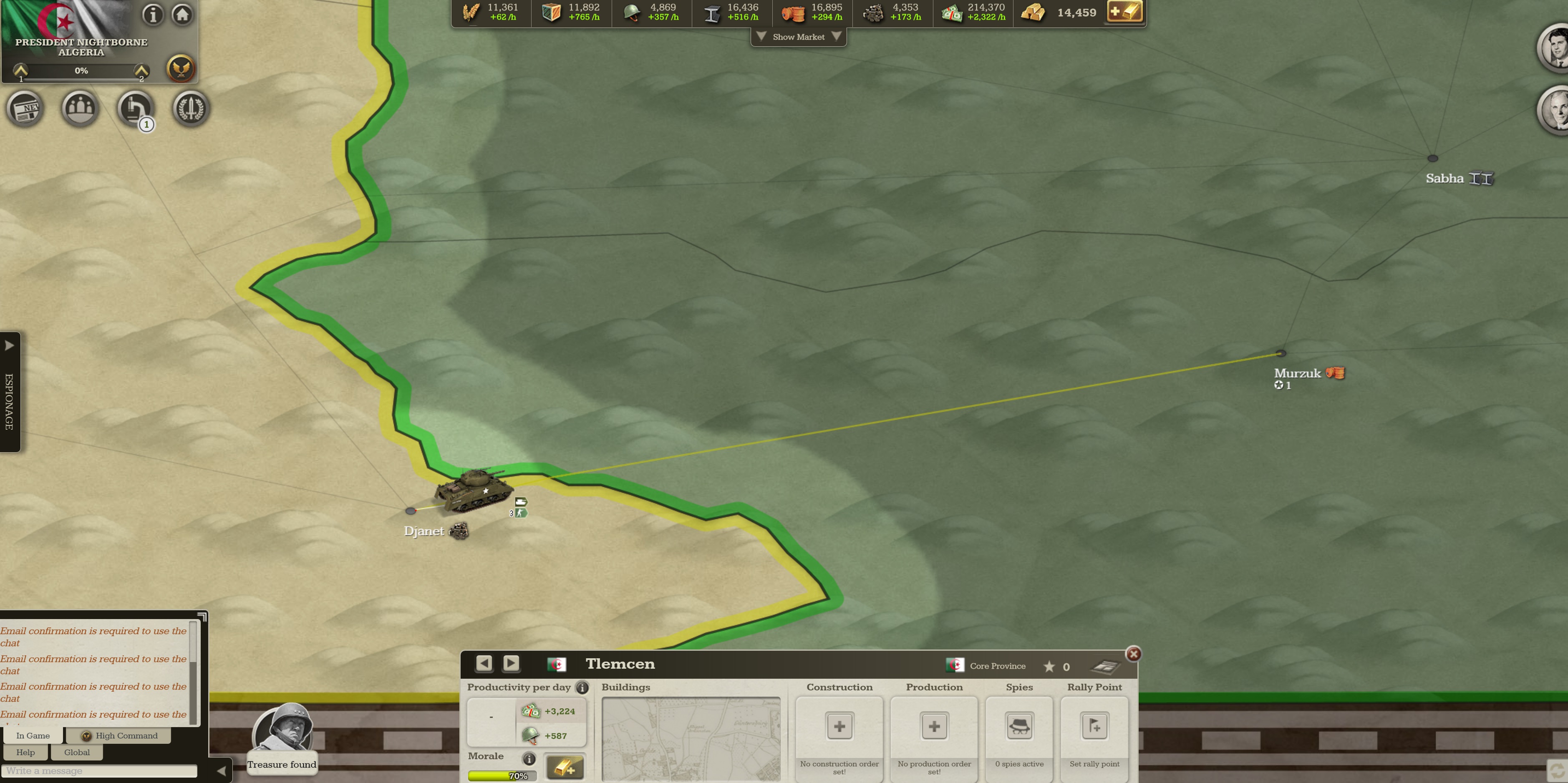This screenshot has width=1568, height=783.
Task: Set rally point for Tlemcen
Action: 1094,726
